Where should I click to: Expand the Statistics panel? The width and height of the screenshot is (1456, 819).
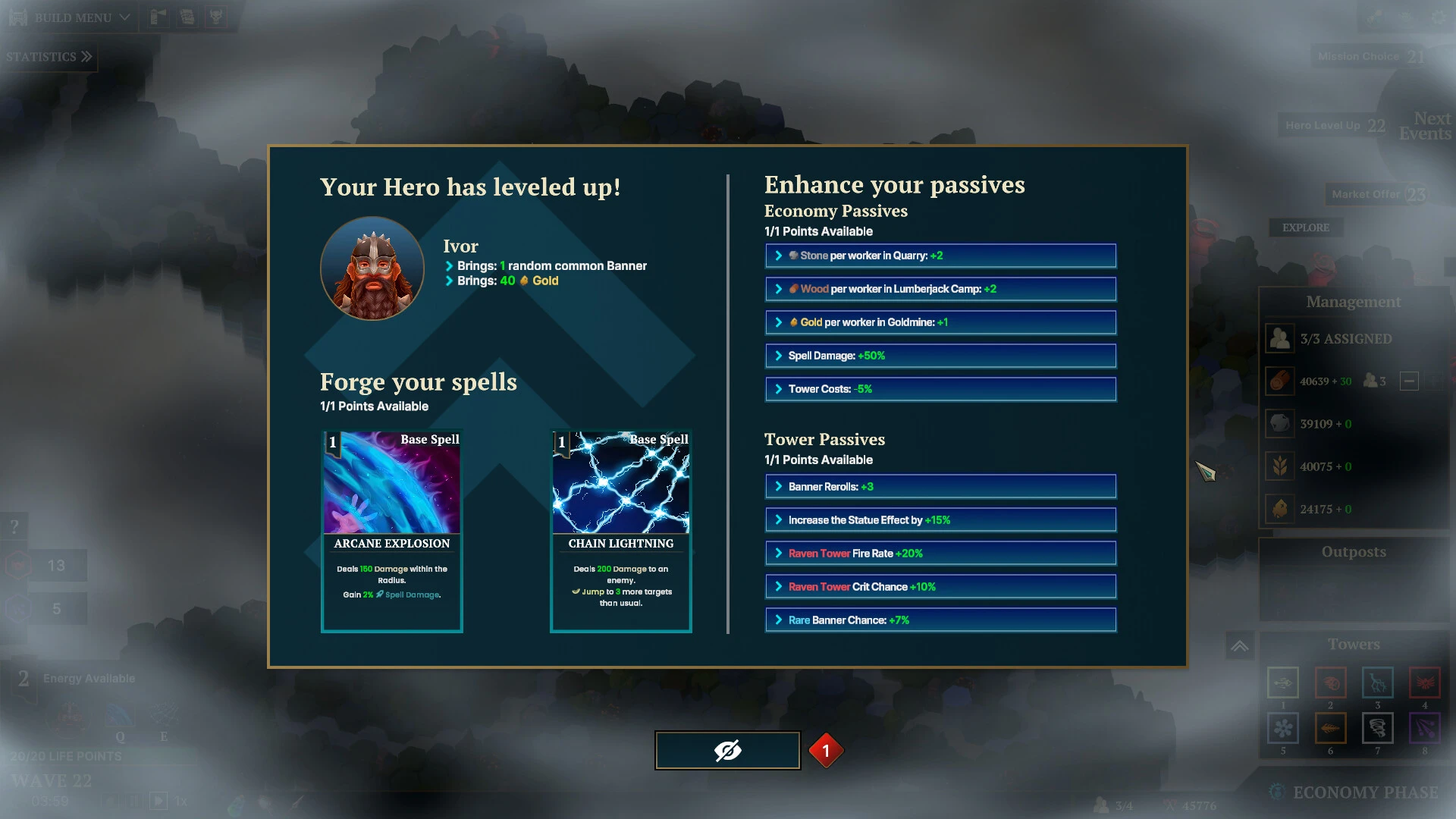point(49,57)
